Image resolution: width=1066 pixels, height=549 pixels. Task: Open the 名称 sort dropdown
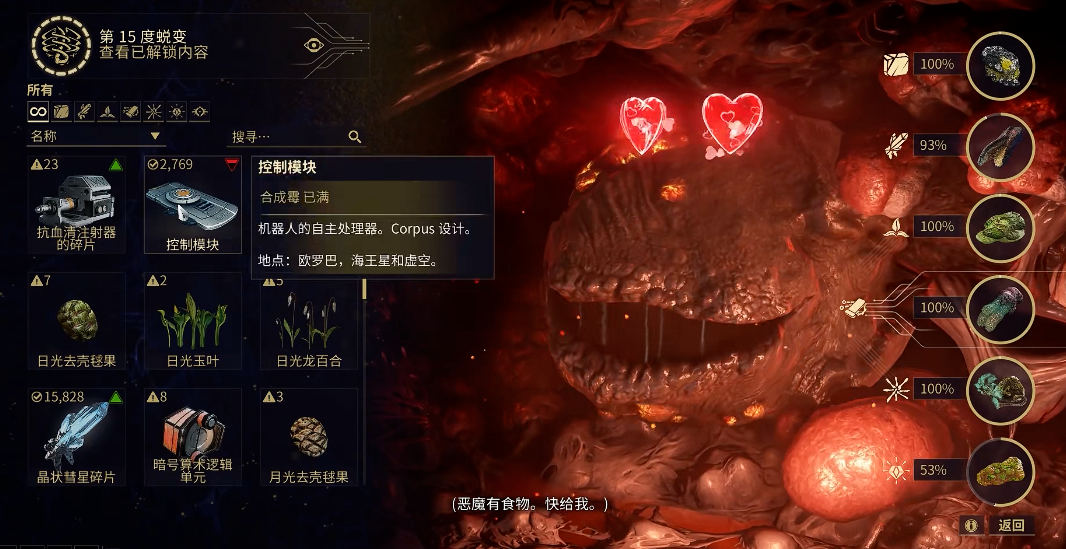pos(96,136)
